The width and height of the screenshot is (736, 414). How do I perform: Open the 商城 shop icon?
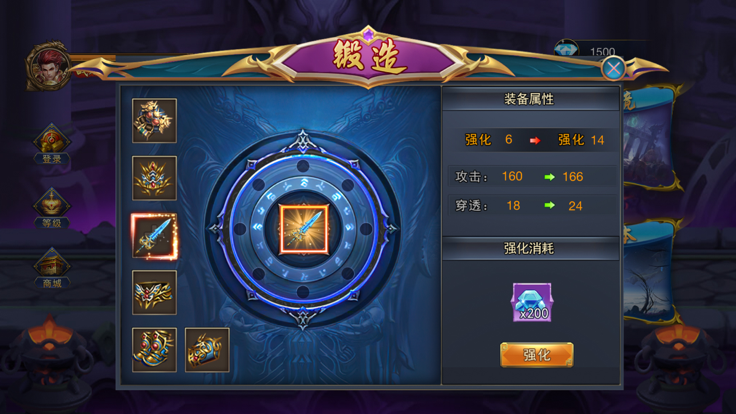(x=50, y=265)
